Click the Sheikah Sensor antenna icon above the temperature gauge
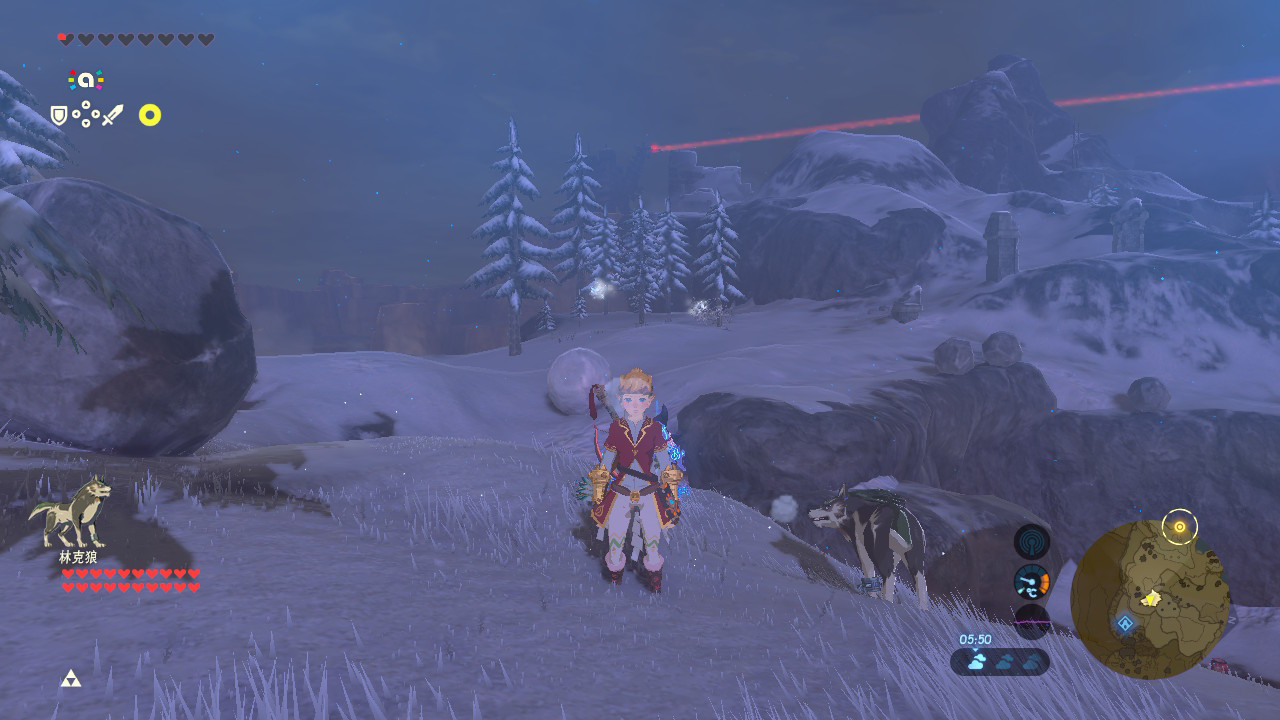Viewport: 1280px width, 720px height. pos(1031,542)
